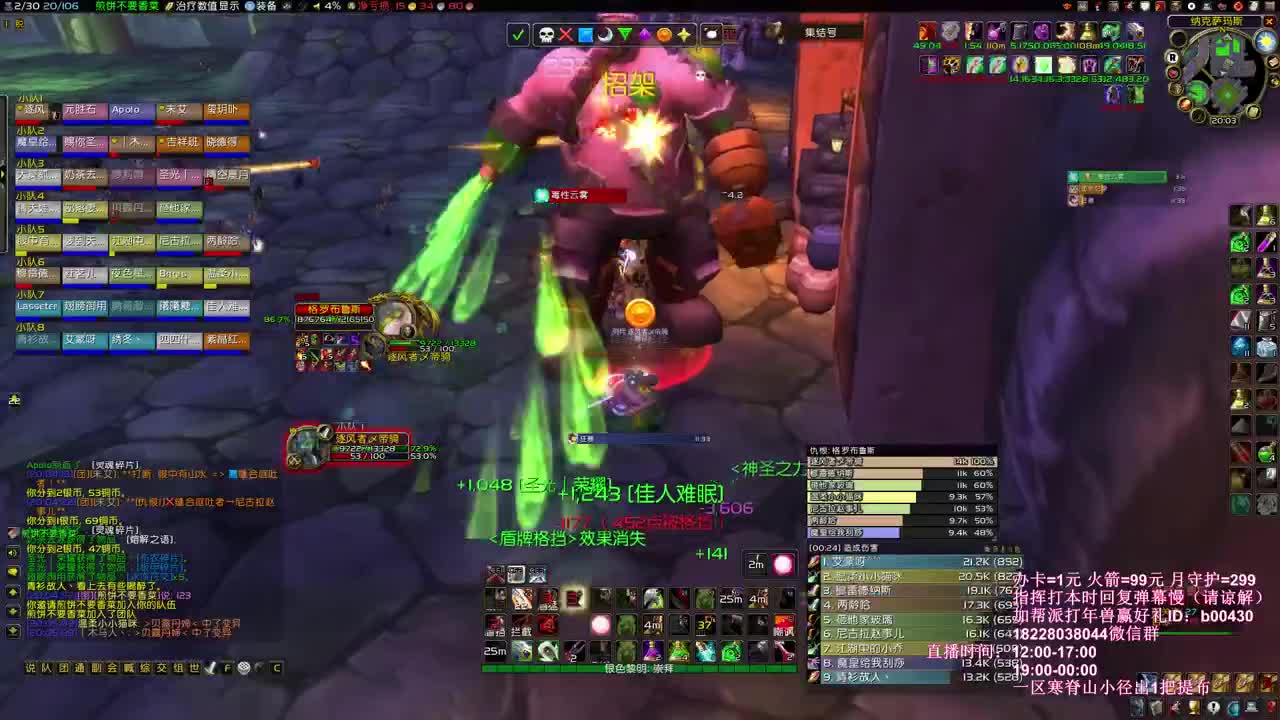Select the skull raid target marker
Image resolution: width=1280 pixels, height=720 pixels.
(546, 32)
